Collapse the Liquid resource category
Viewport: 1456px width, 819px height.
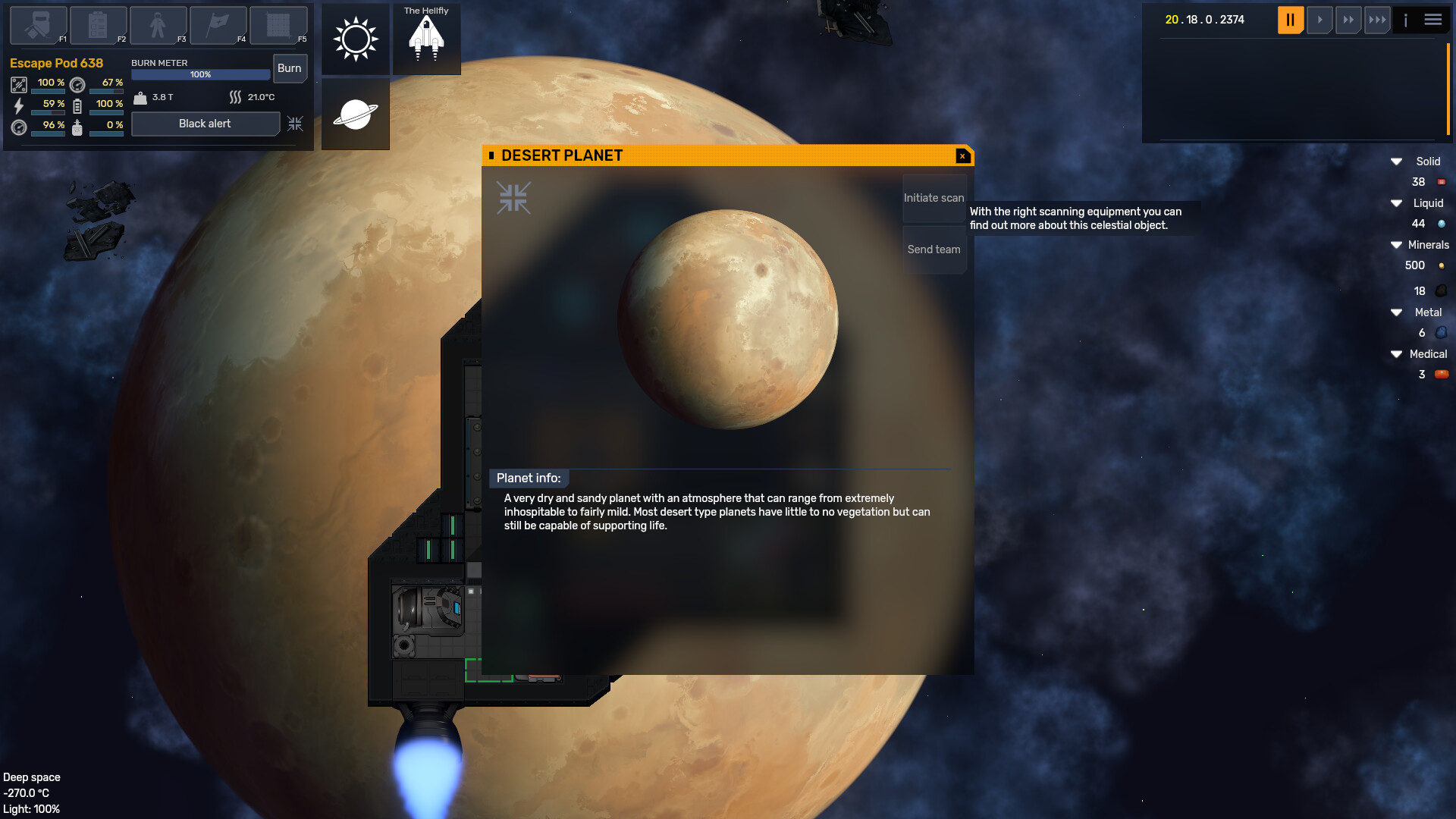[1396, 203]
